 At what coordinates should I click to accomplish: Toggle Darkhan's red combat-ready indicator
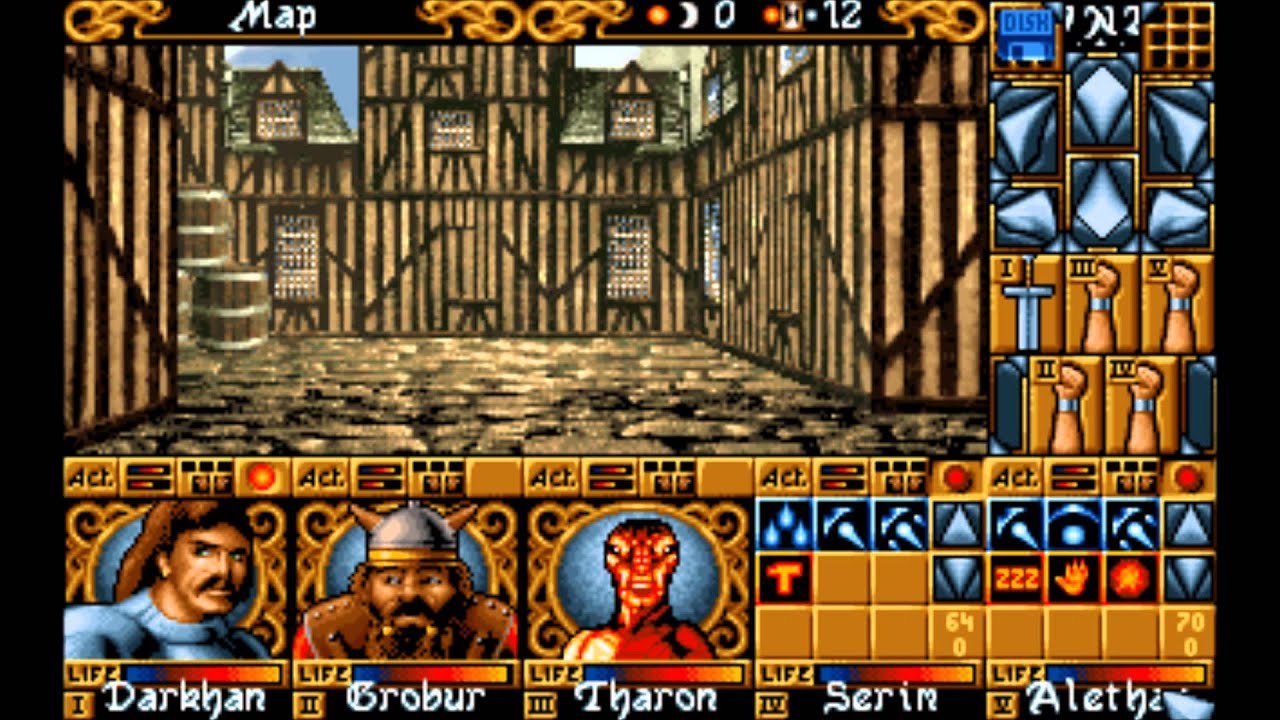click(x=259, y=476)
